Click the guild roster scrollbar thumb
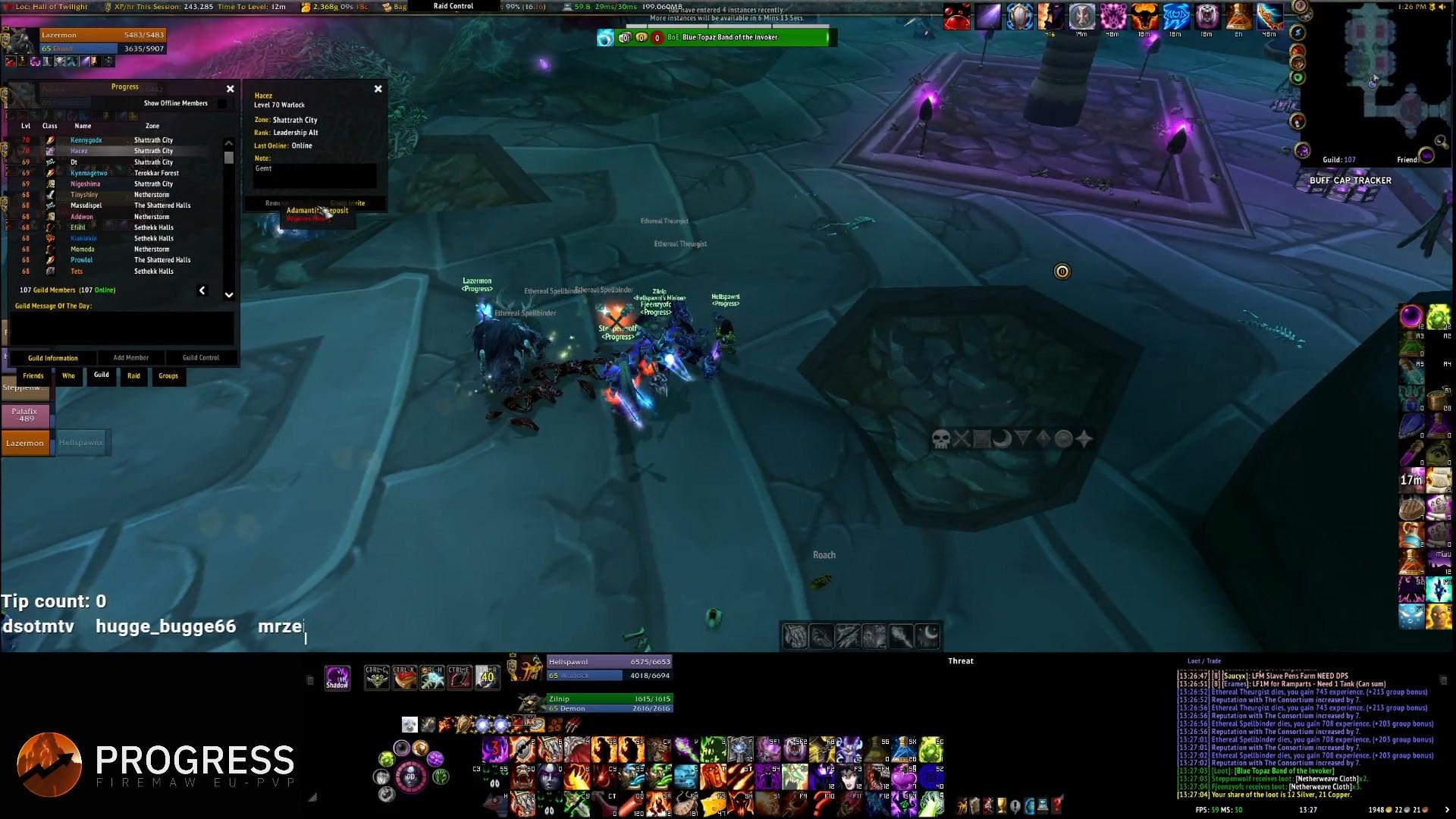 [x=228, y=158]
